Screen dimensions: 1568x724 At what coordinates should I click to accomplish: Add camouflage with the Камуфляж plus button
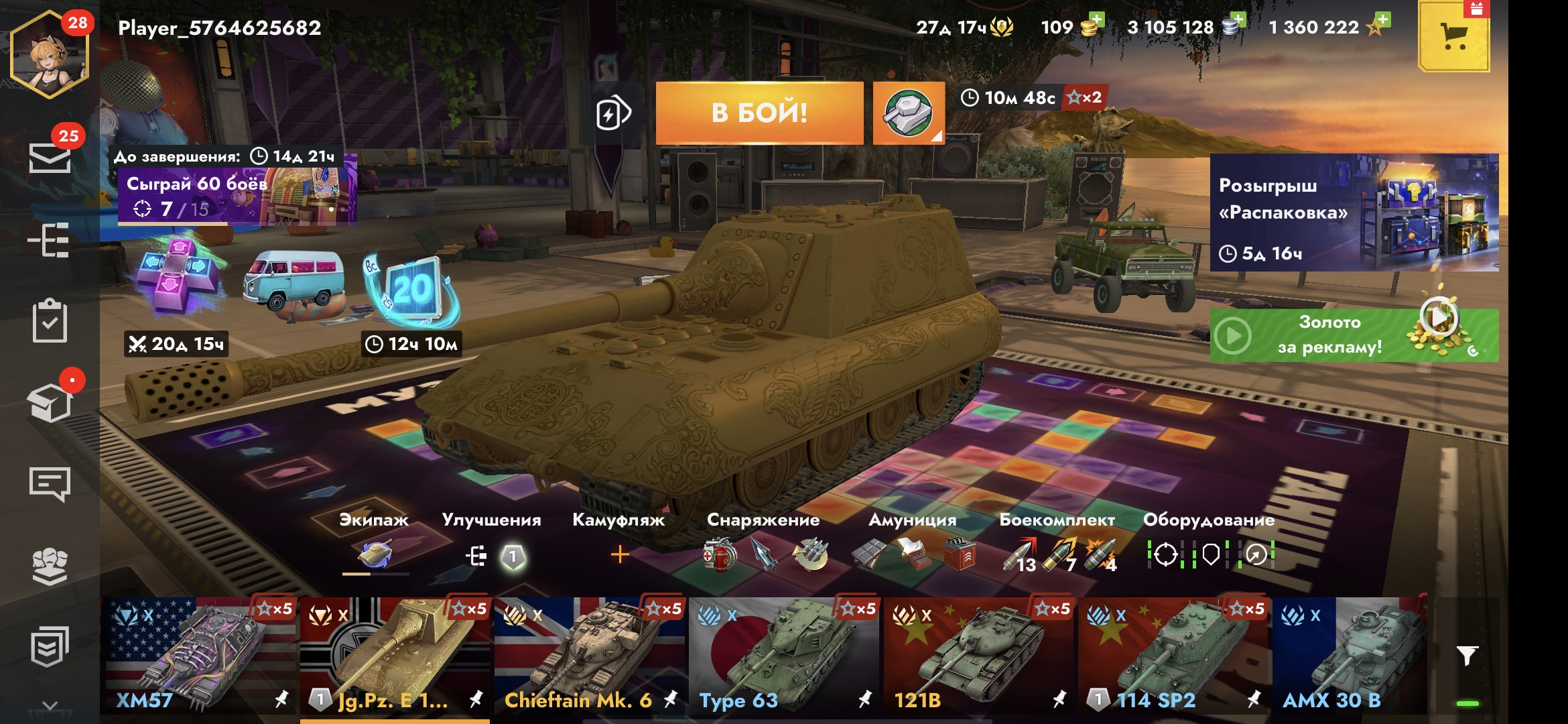tap(620, 554)
